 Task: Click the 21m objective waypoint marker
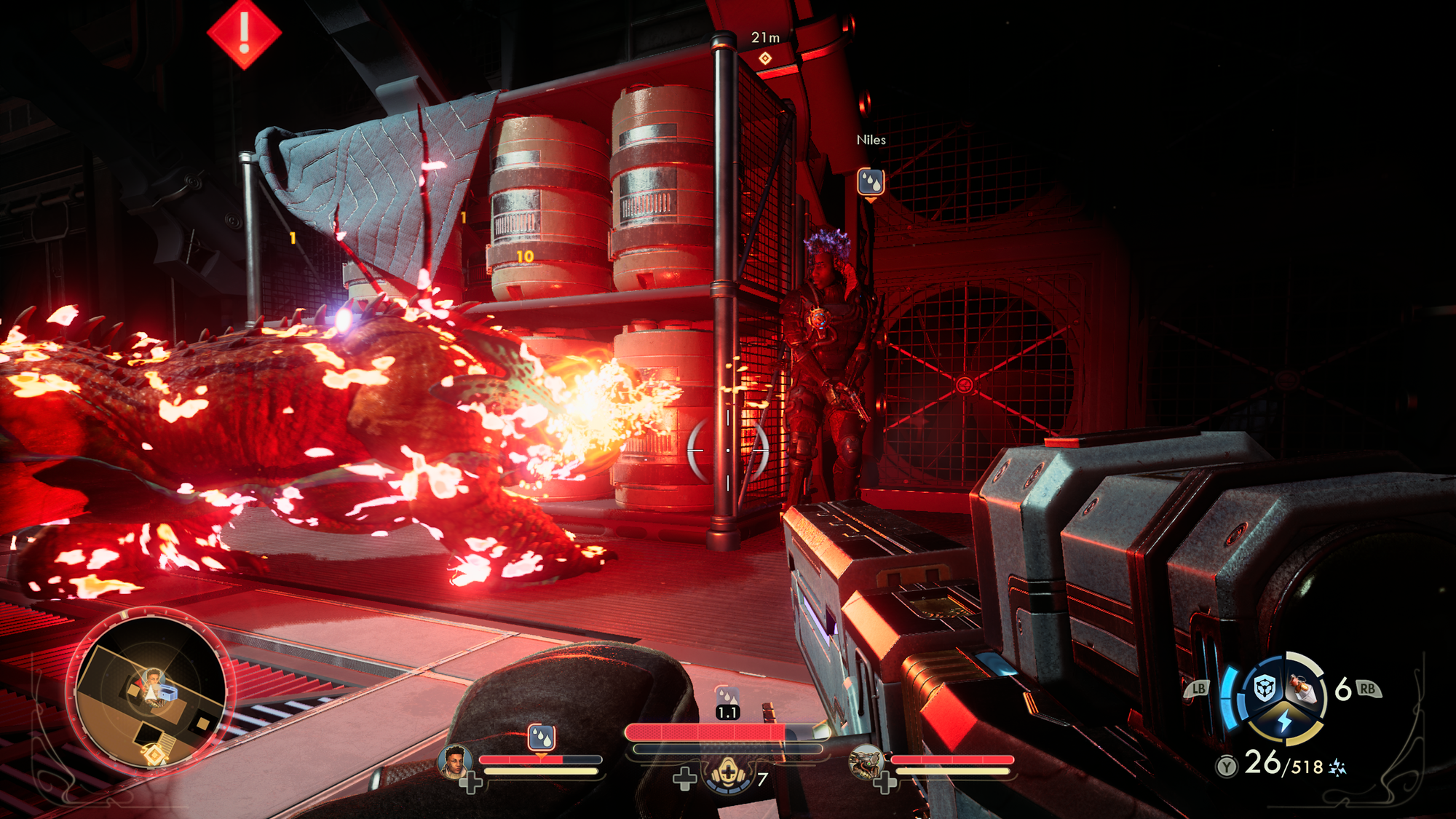pyautogui.click(x=765, y=58)
